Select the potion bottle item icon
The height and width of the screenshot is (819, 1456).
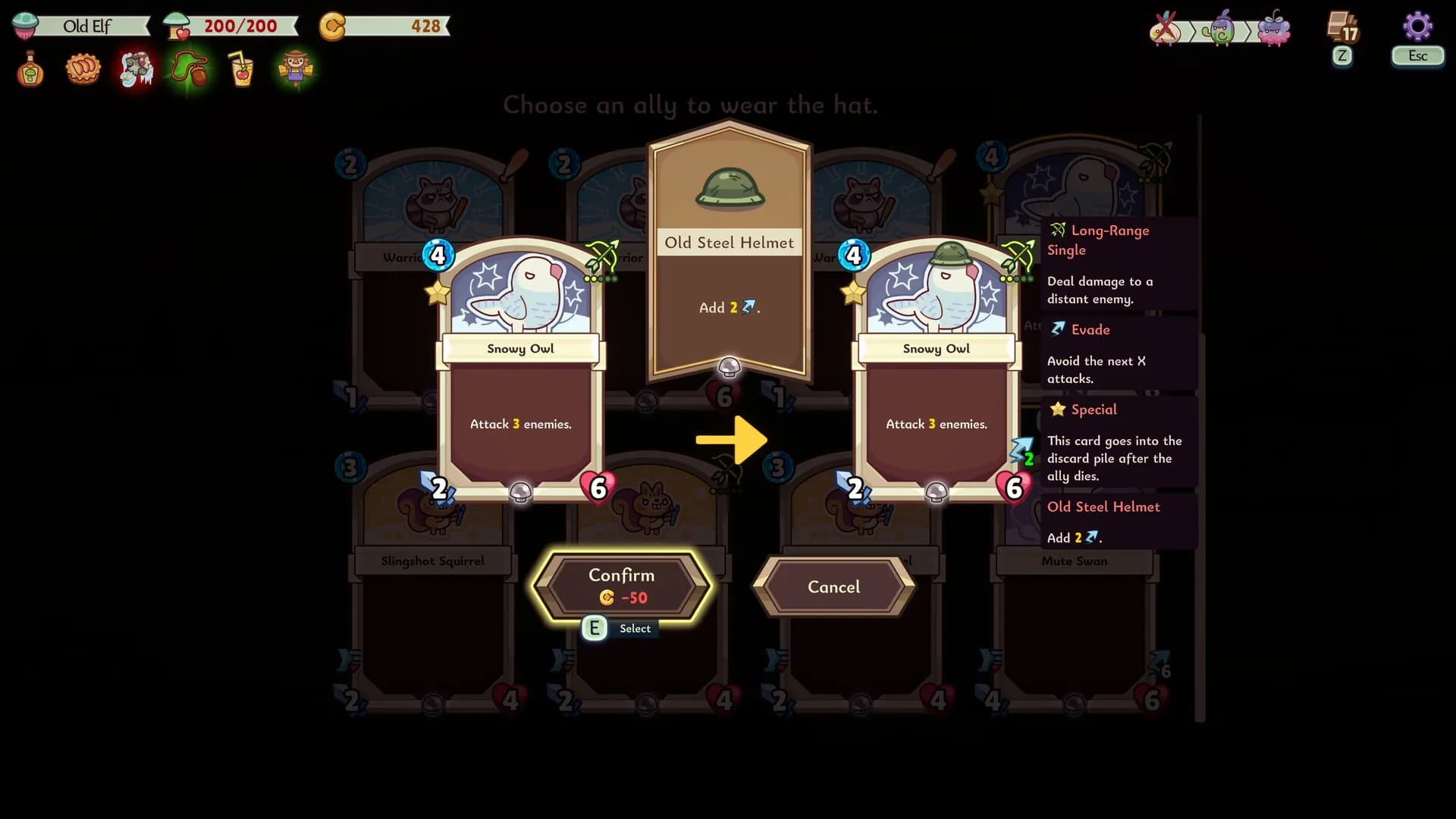(x=29, y=69)
